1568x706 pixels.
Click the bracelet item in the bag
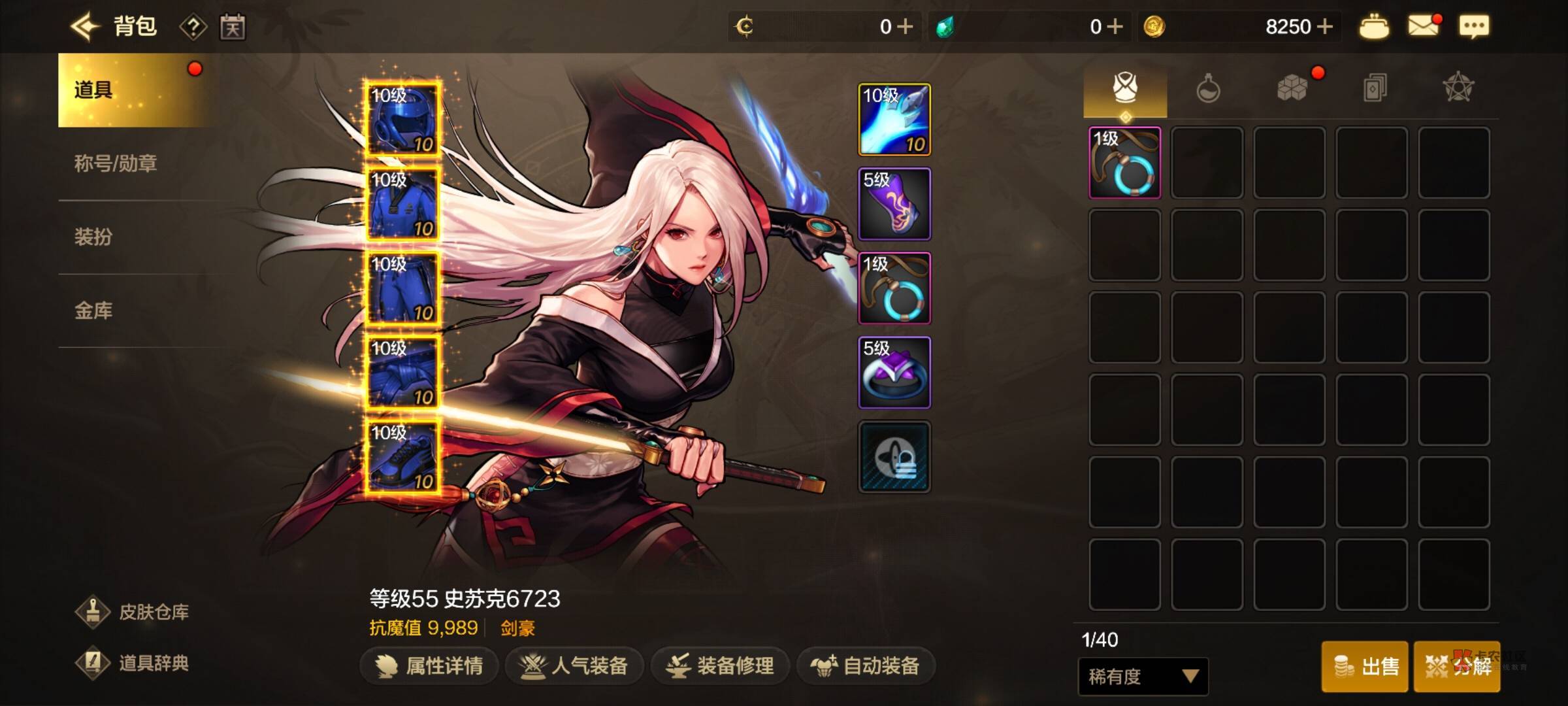point(1124,163)
